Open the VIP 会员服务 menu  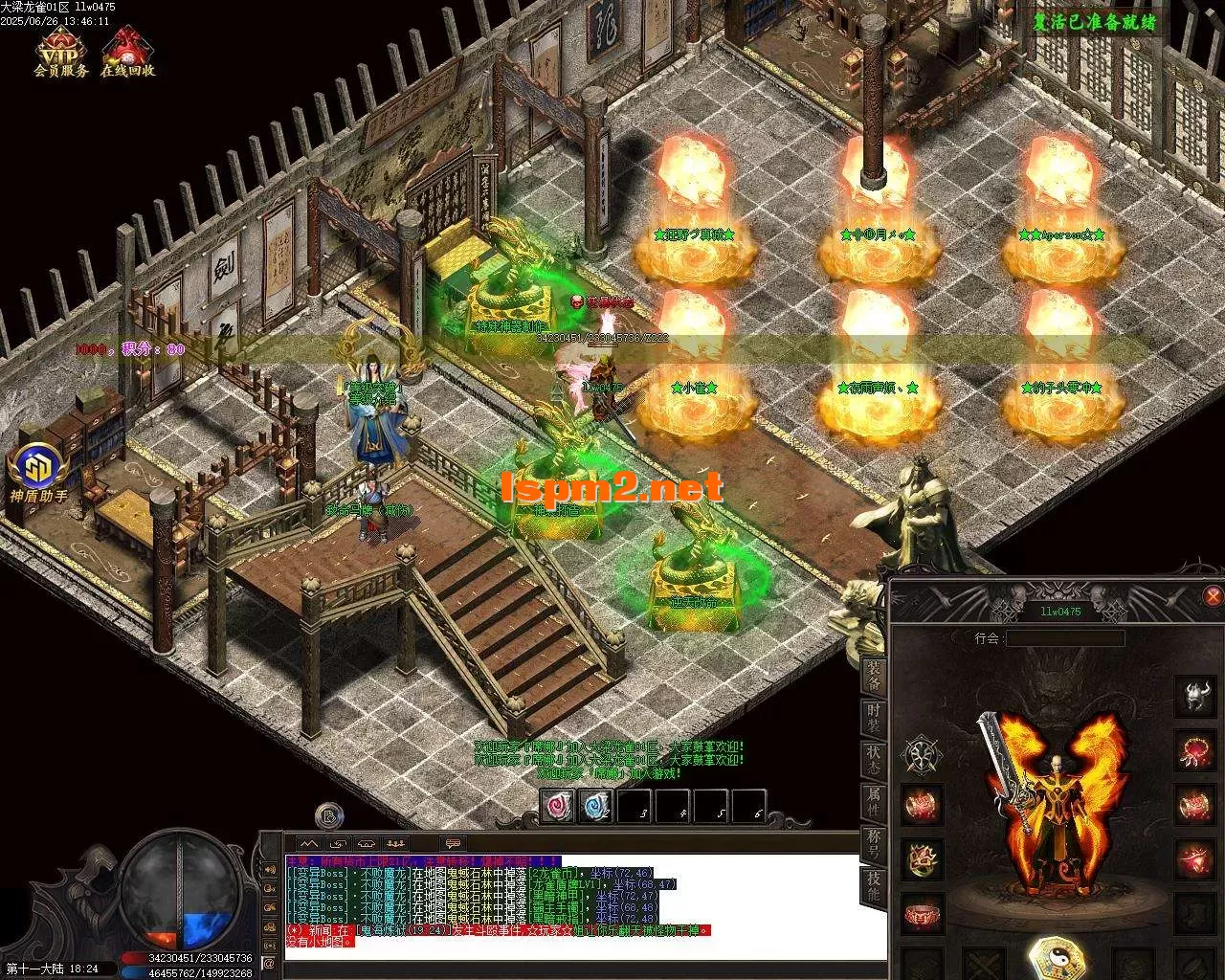[60, 52]
